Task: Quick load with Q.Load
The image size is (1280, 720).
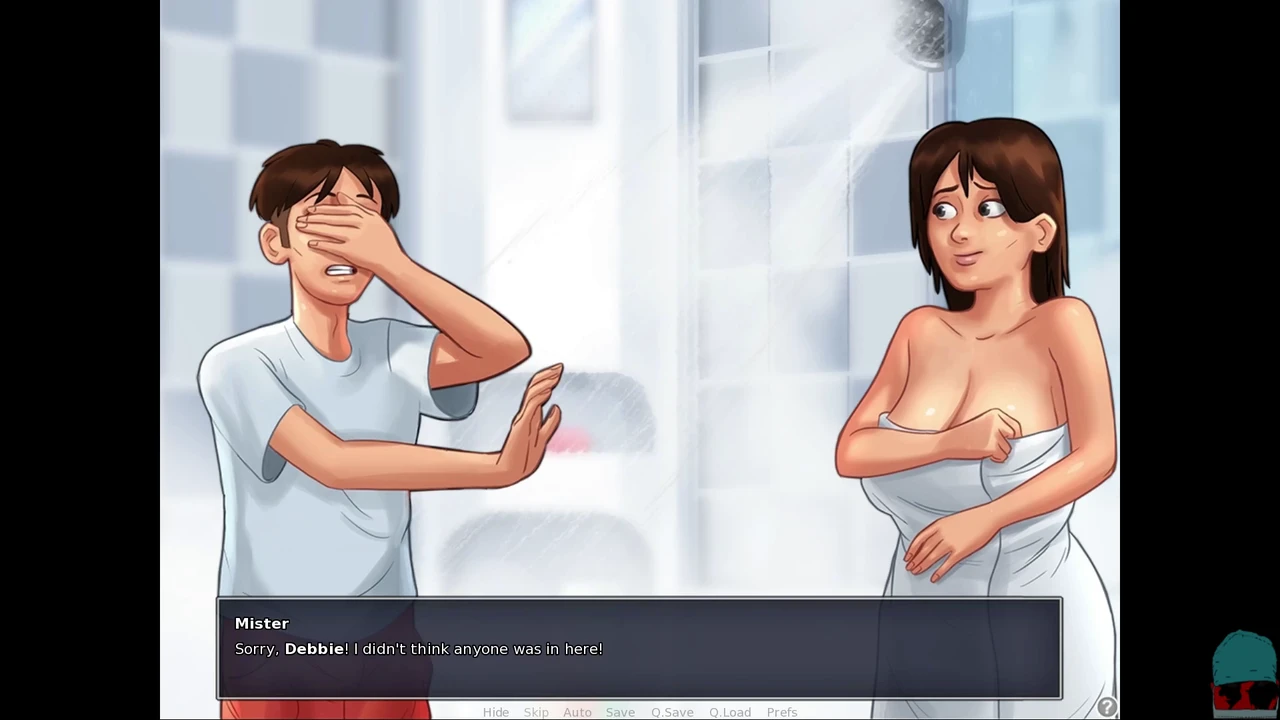Action: click(x=730, y=712)
